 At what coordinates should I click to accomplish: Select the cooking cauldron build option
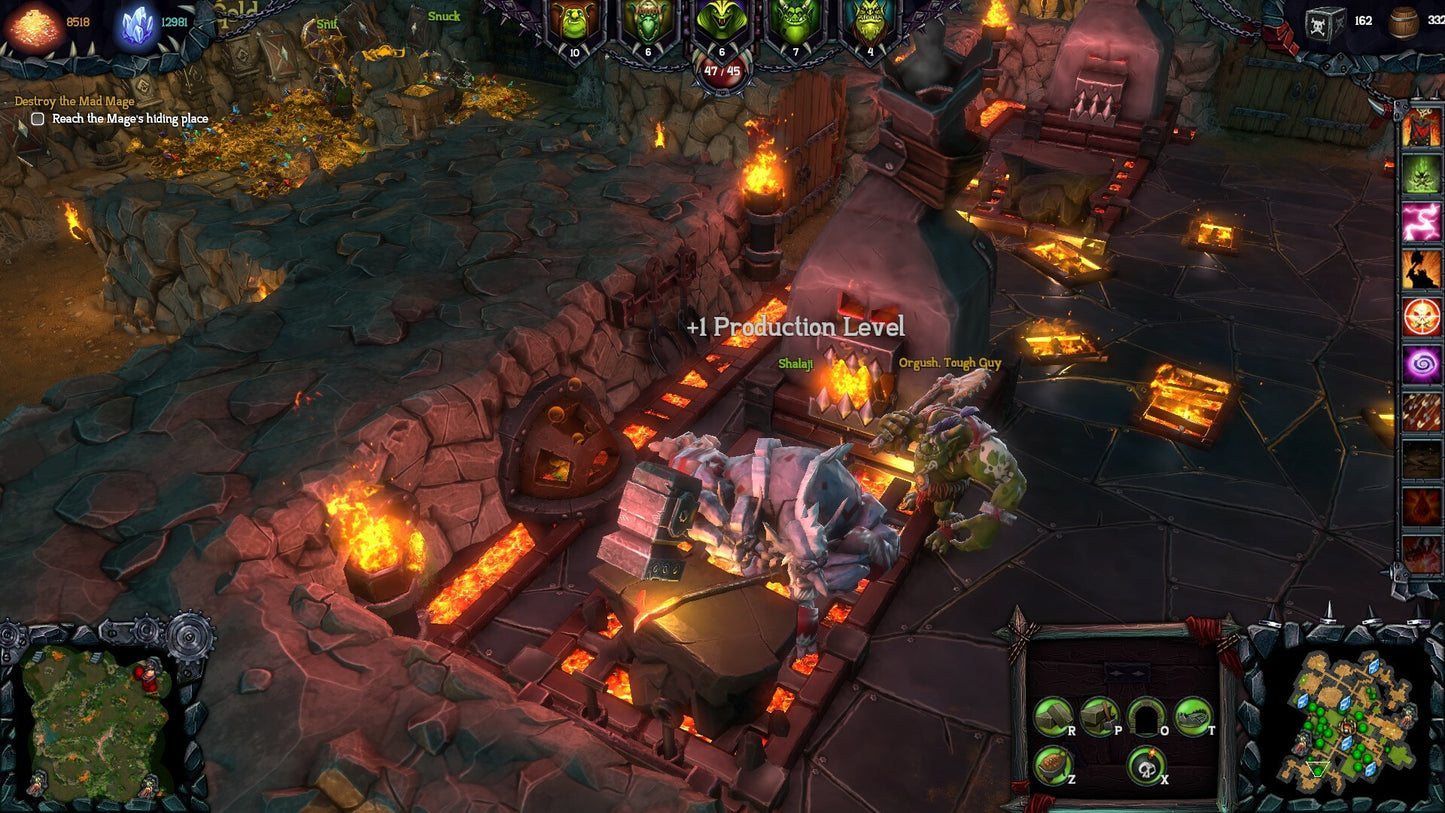coord(1053,765)
